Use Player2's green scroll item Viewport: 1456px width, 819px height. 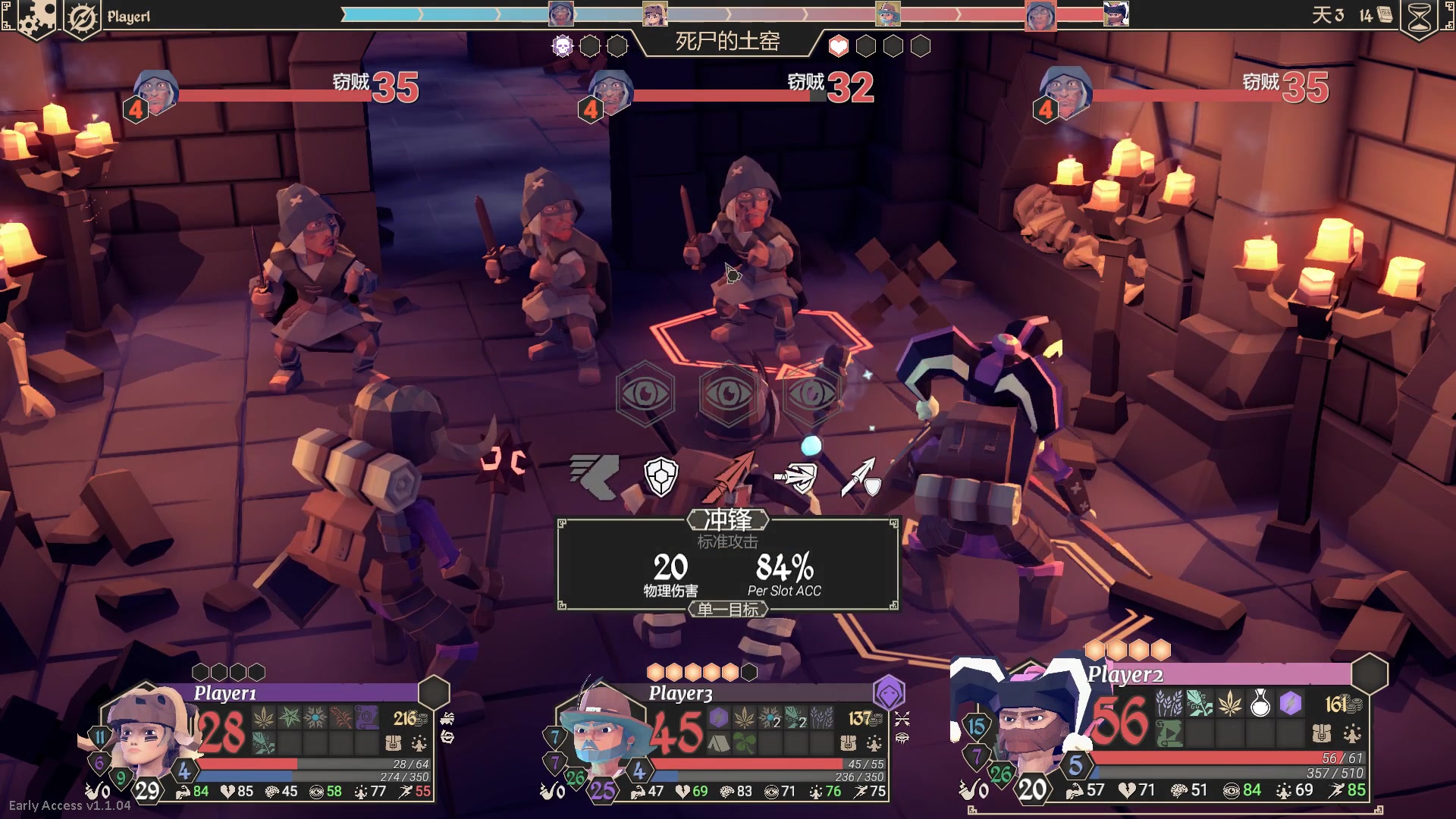pos(1169,733)
